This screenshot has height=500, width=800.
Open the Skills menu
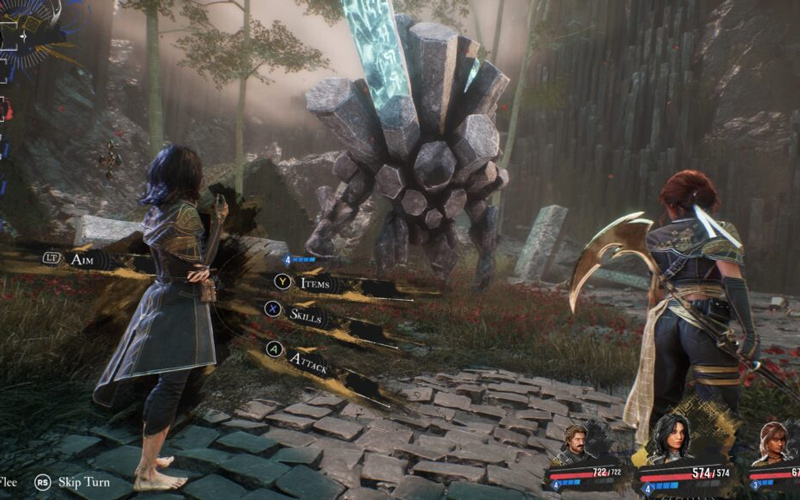pyautogui.click(x=311, y=314)
